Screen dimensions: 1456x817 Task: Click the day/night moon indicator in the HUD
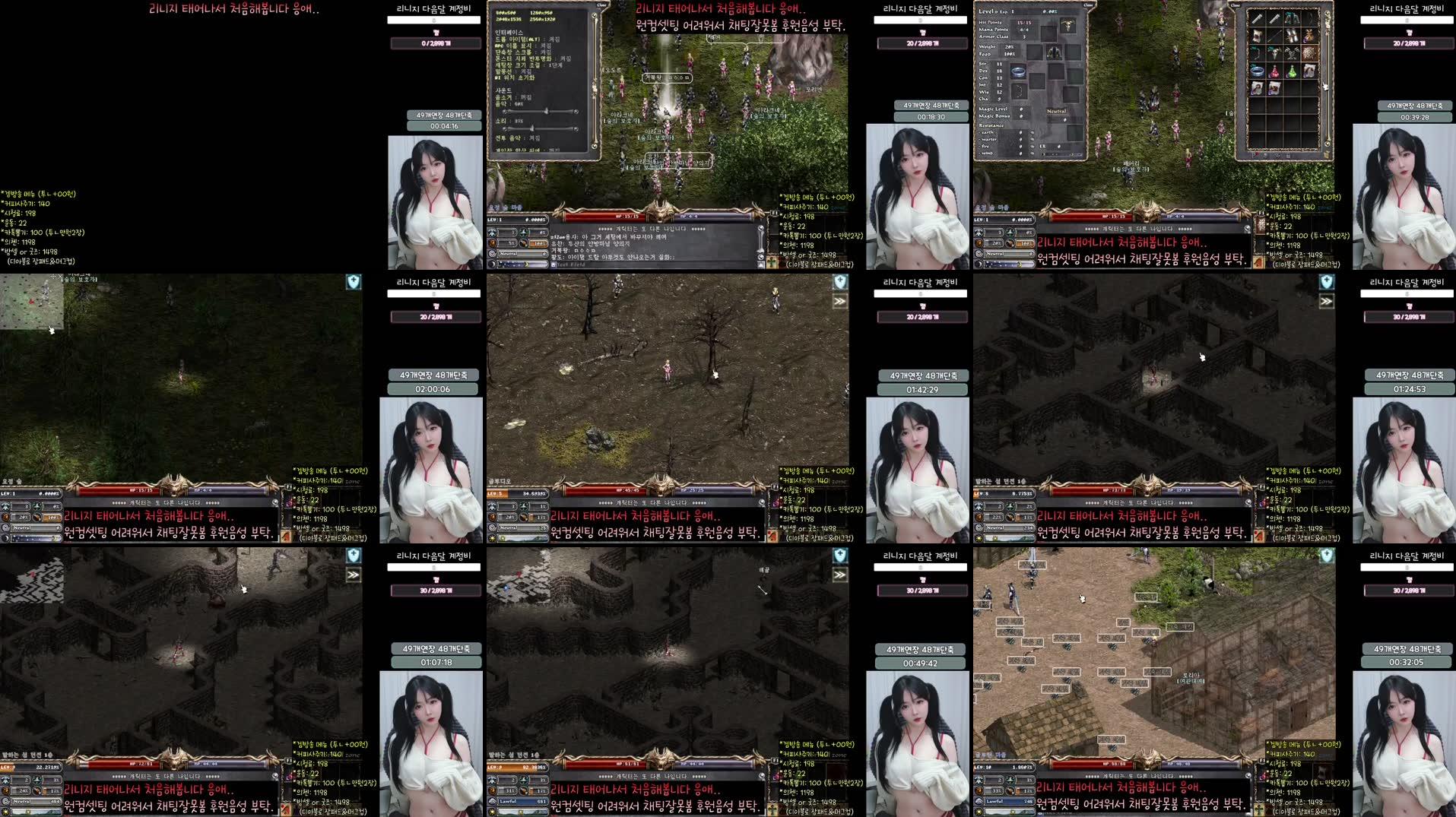click(x=493, y=263)
